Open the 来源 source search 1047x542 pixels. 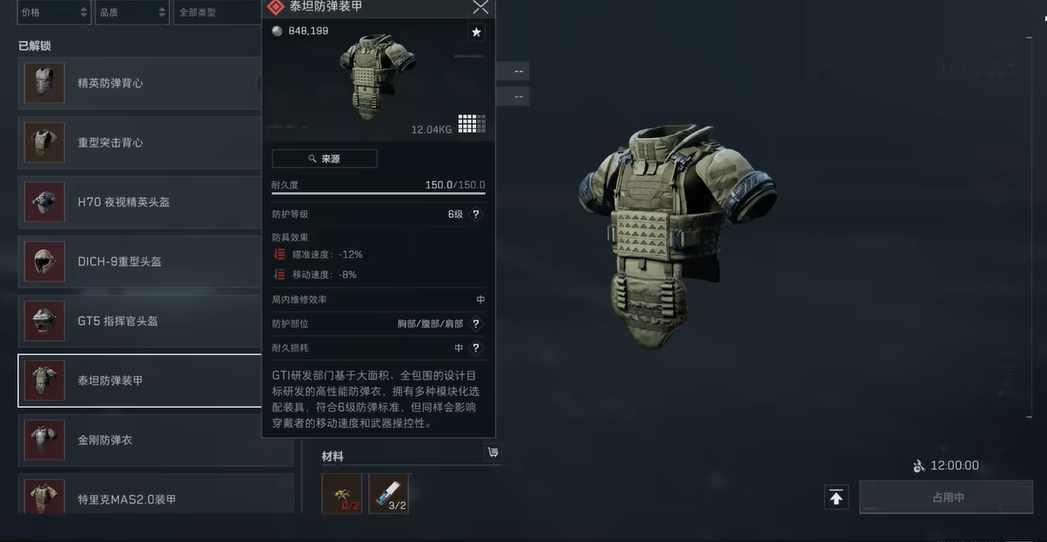[x=324, y=158]
